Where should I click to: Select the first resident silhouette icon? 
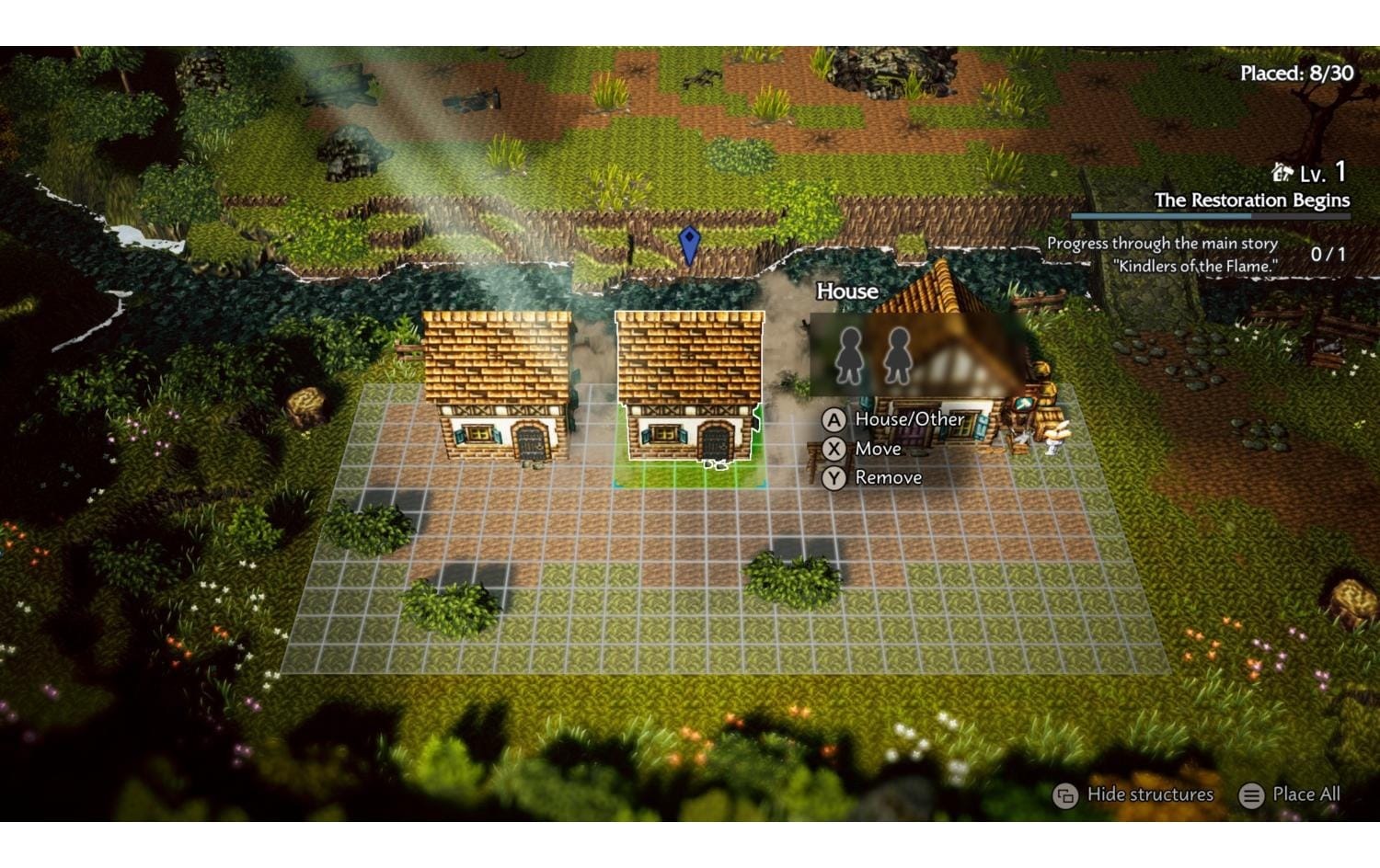pos(851,355)
